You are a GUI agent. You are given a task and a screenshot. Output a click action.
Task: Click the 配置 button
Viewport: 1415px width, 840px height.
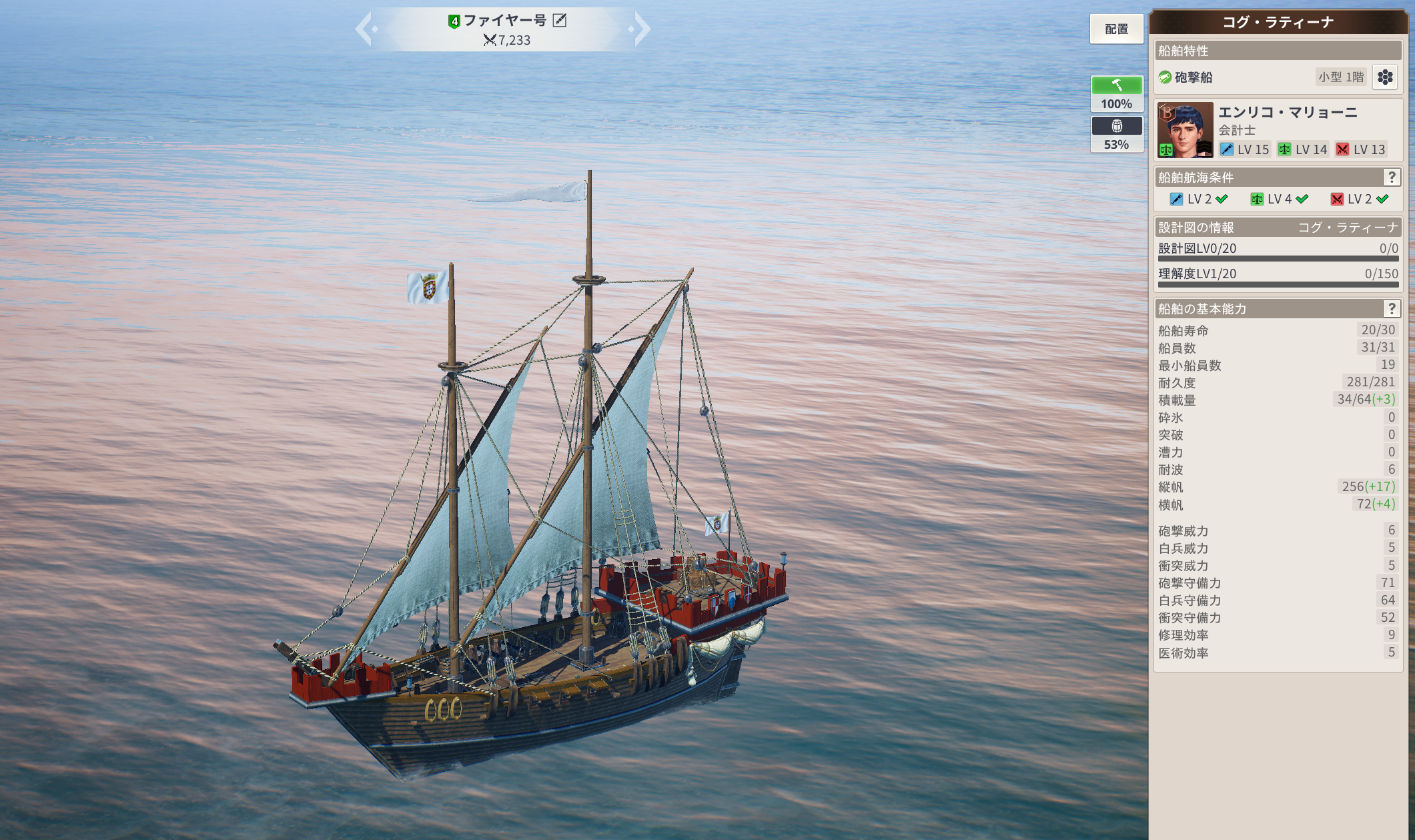tap(1116, 29)
